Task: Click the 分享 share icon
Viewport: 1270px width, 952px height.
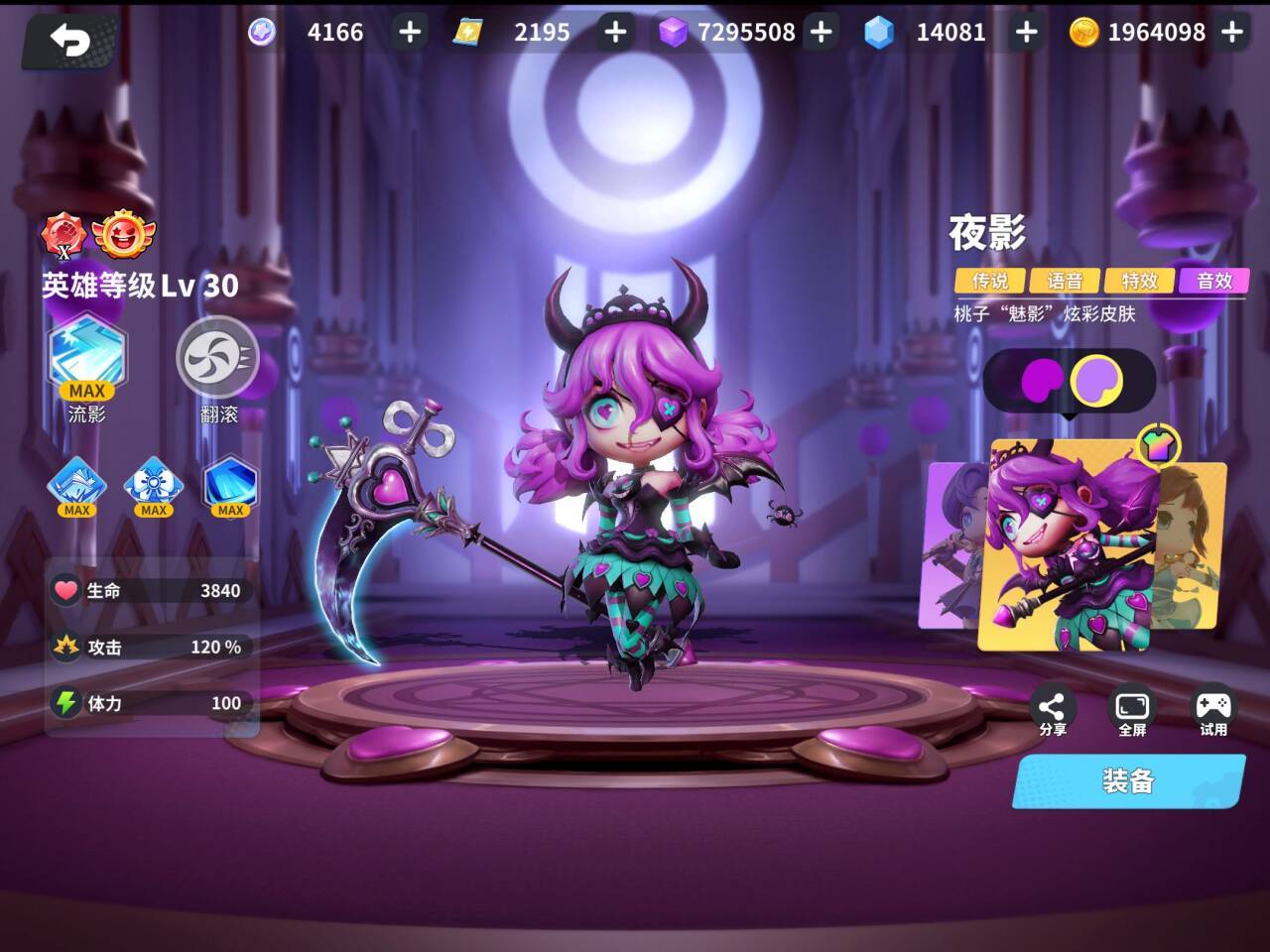Action: pyautogui.click(x=1052, y=706)
